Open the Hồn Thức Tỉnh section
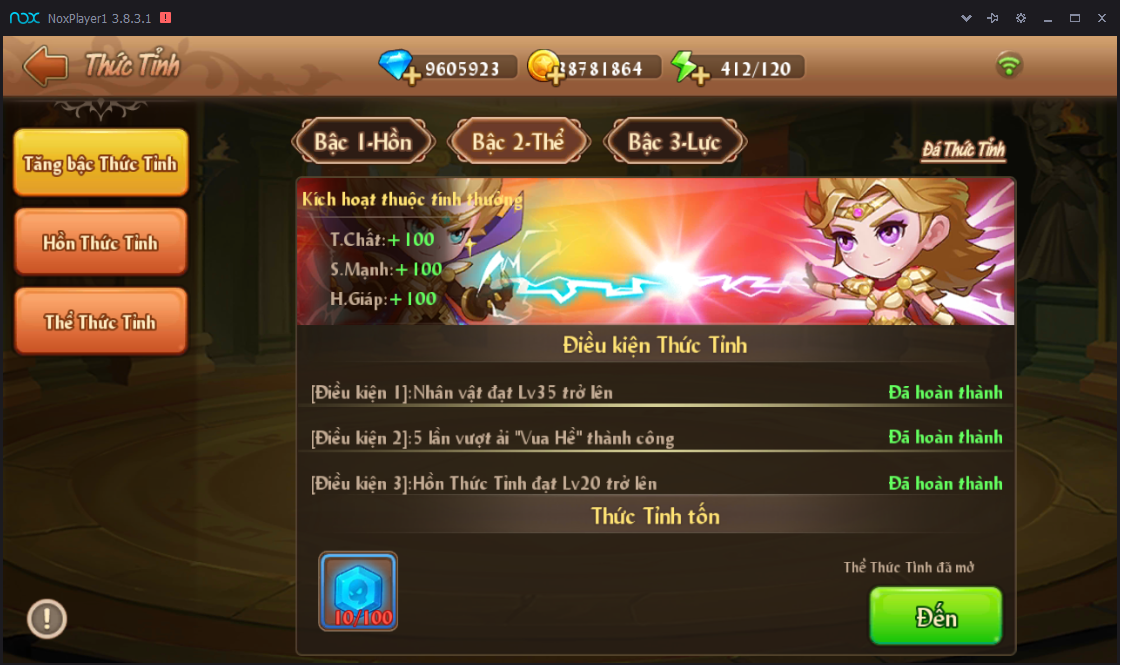 click(x=100, y=242)
